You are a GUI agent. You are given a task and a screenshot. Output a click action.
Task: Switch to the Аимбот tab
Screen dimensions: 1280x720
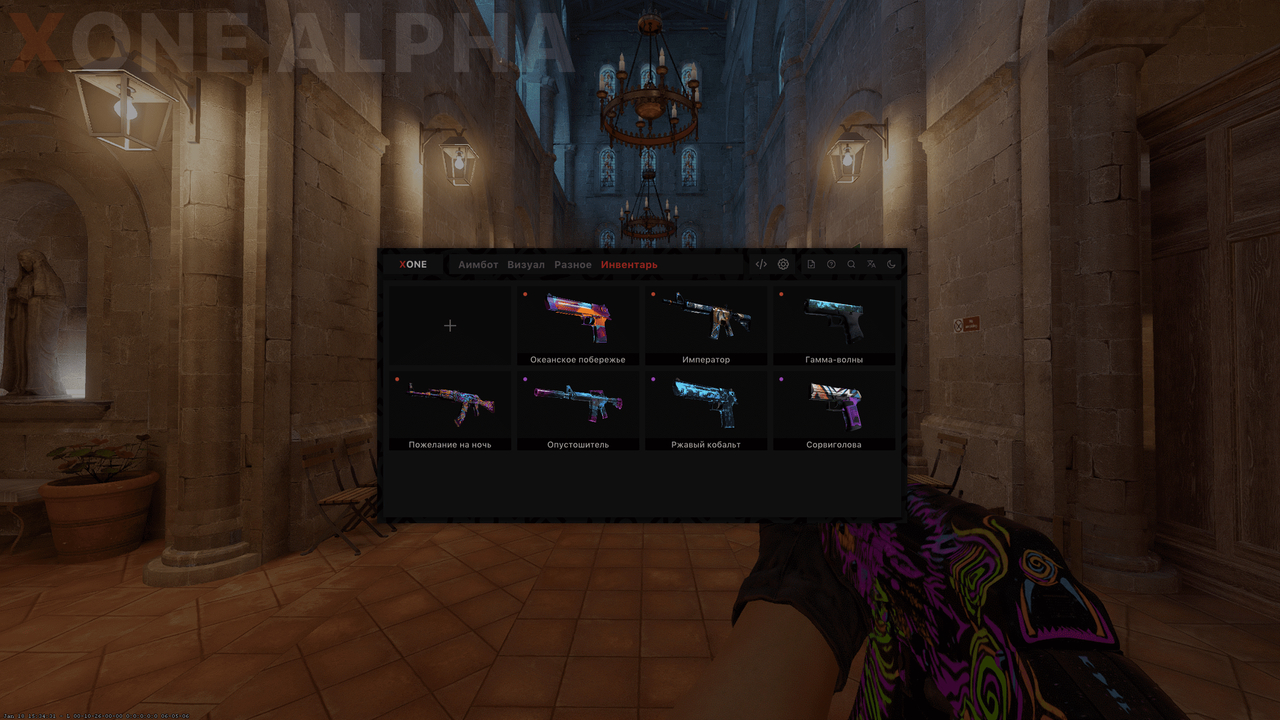pyautogui.click(x=476, y=264)
